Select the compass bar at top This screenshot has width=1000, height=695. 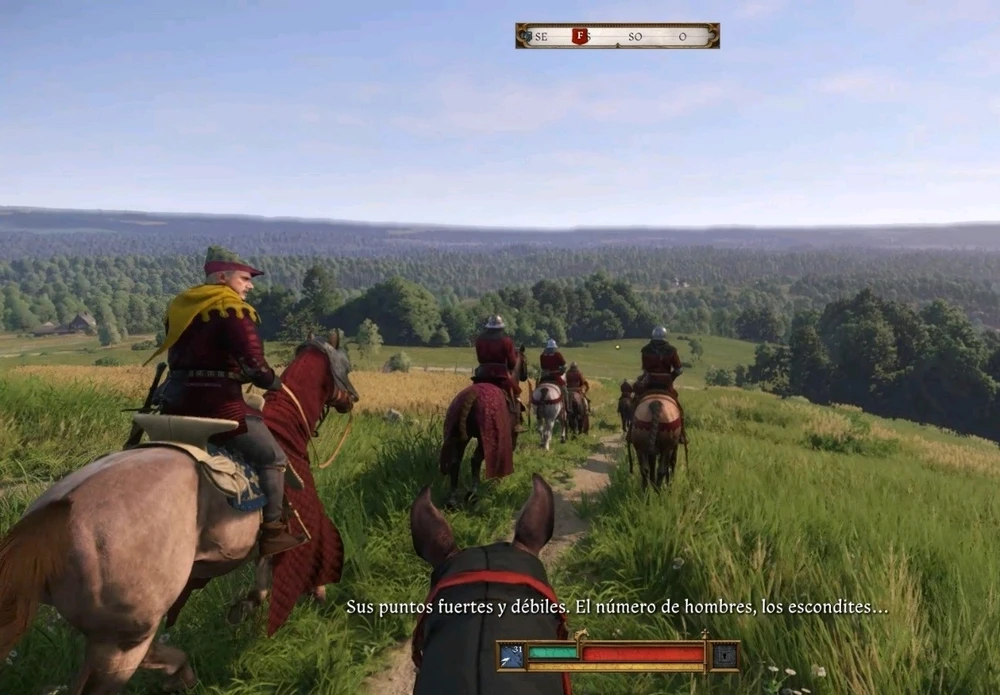[617, 36]
